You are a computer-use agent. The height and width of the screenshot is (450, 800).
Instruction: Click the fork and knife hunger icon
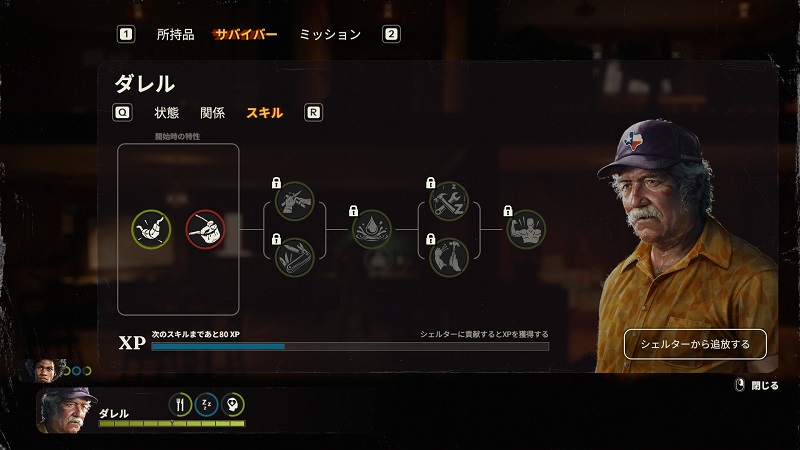coord(181,404)
